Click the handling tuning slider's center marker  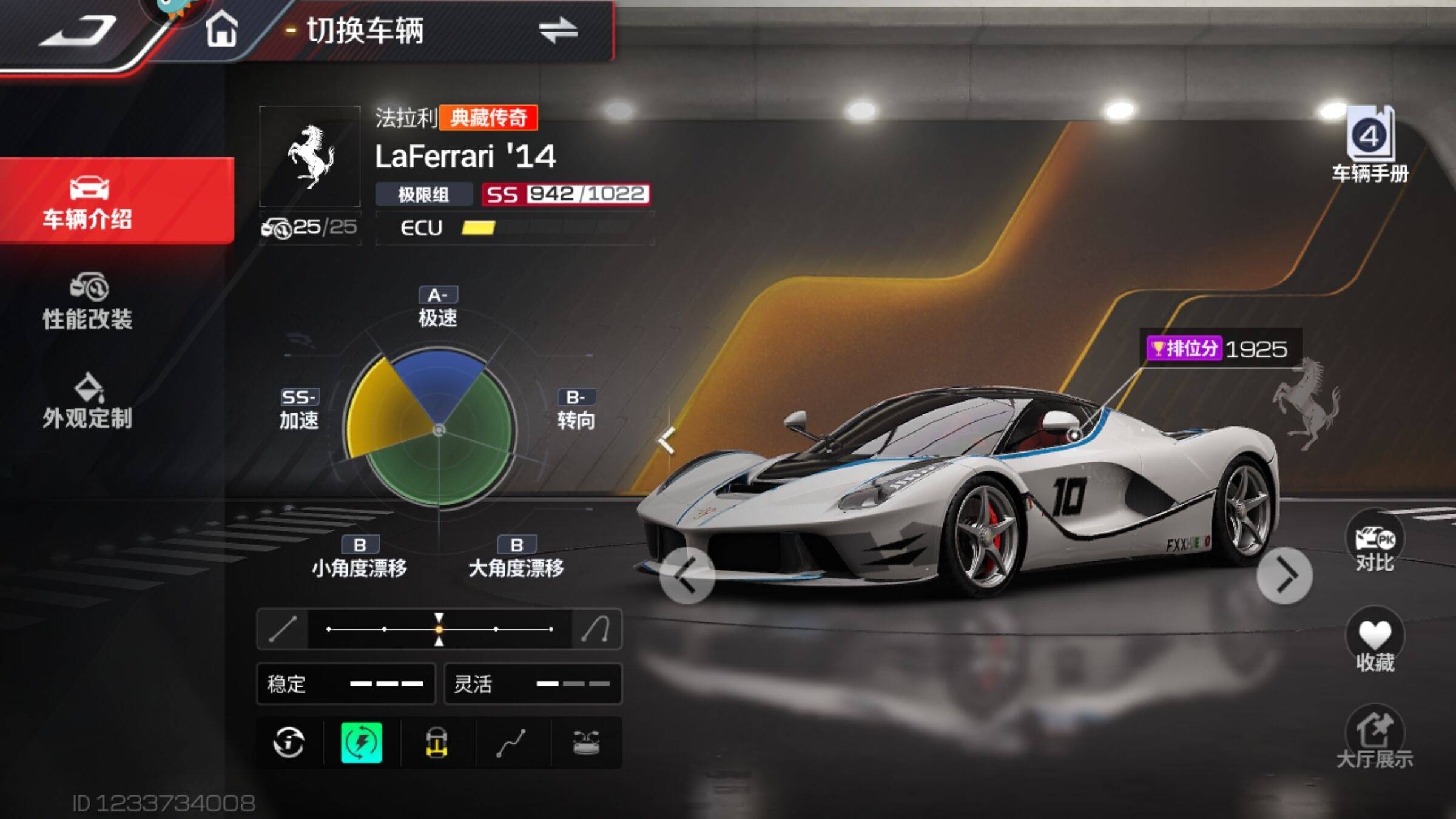coord(439,629)
